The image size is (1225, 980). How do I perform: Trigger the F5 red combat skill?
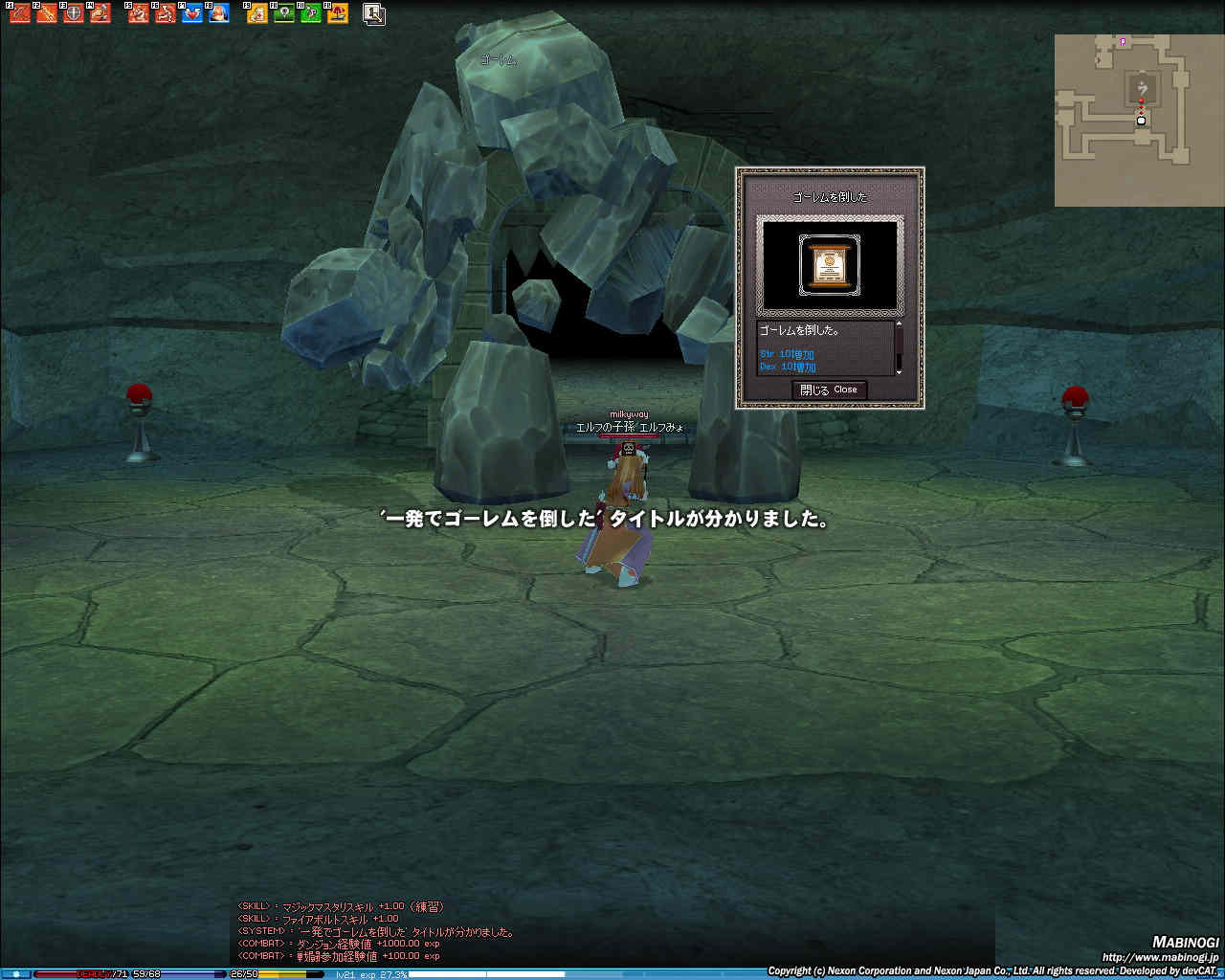point(139,13)
